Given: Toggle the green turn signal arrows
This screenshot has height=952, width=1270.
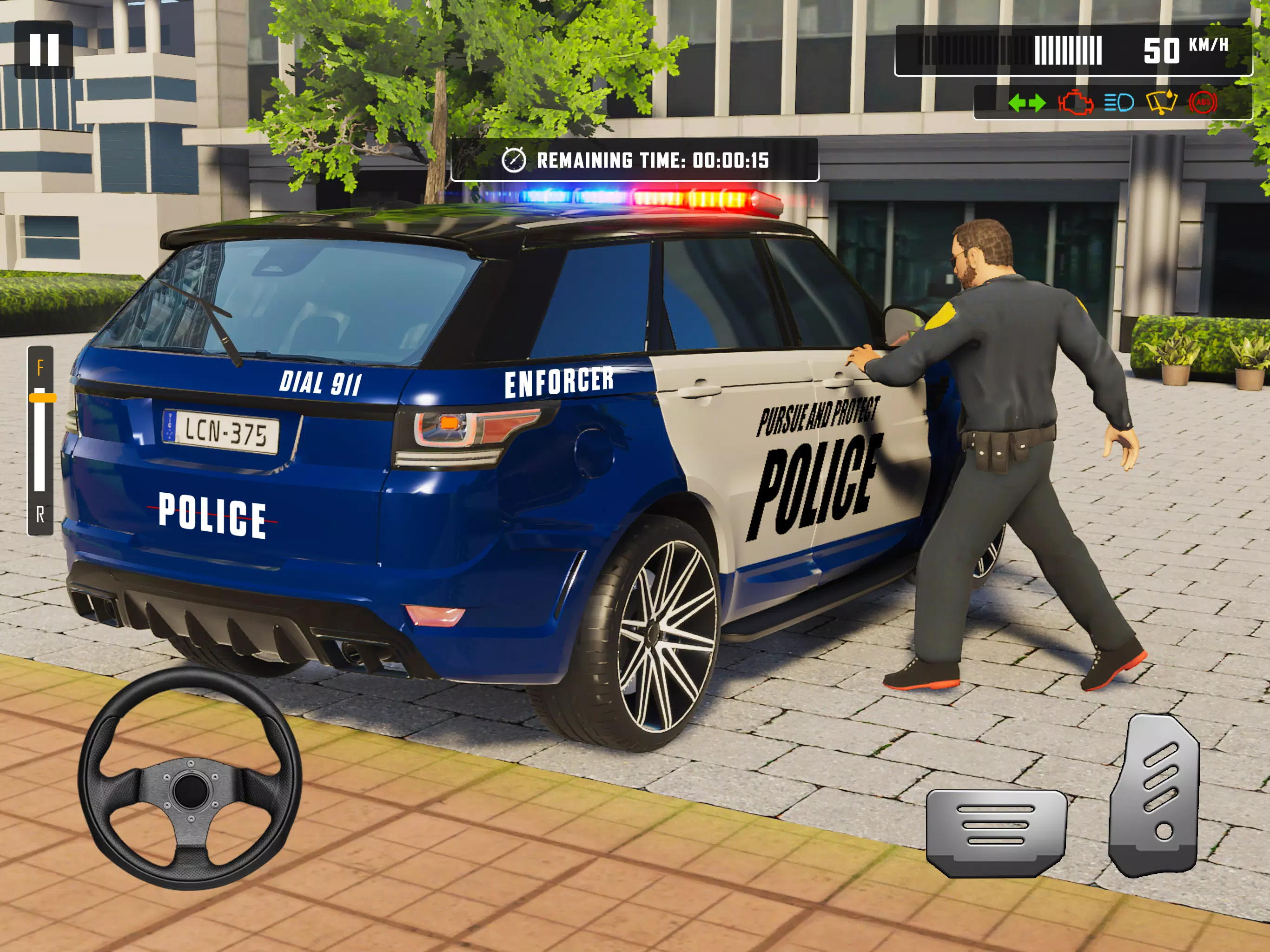Looking at the screenshot, I should [x=1026, y=103].
